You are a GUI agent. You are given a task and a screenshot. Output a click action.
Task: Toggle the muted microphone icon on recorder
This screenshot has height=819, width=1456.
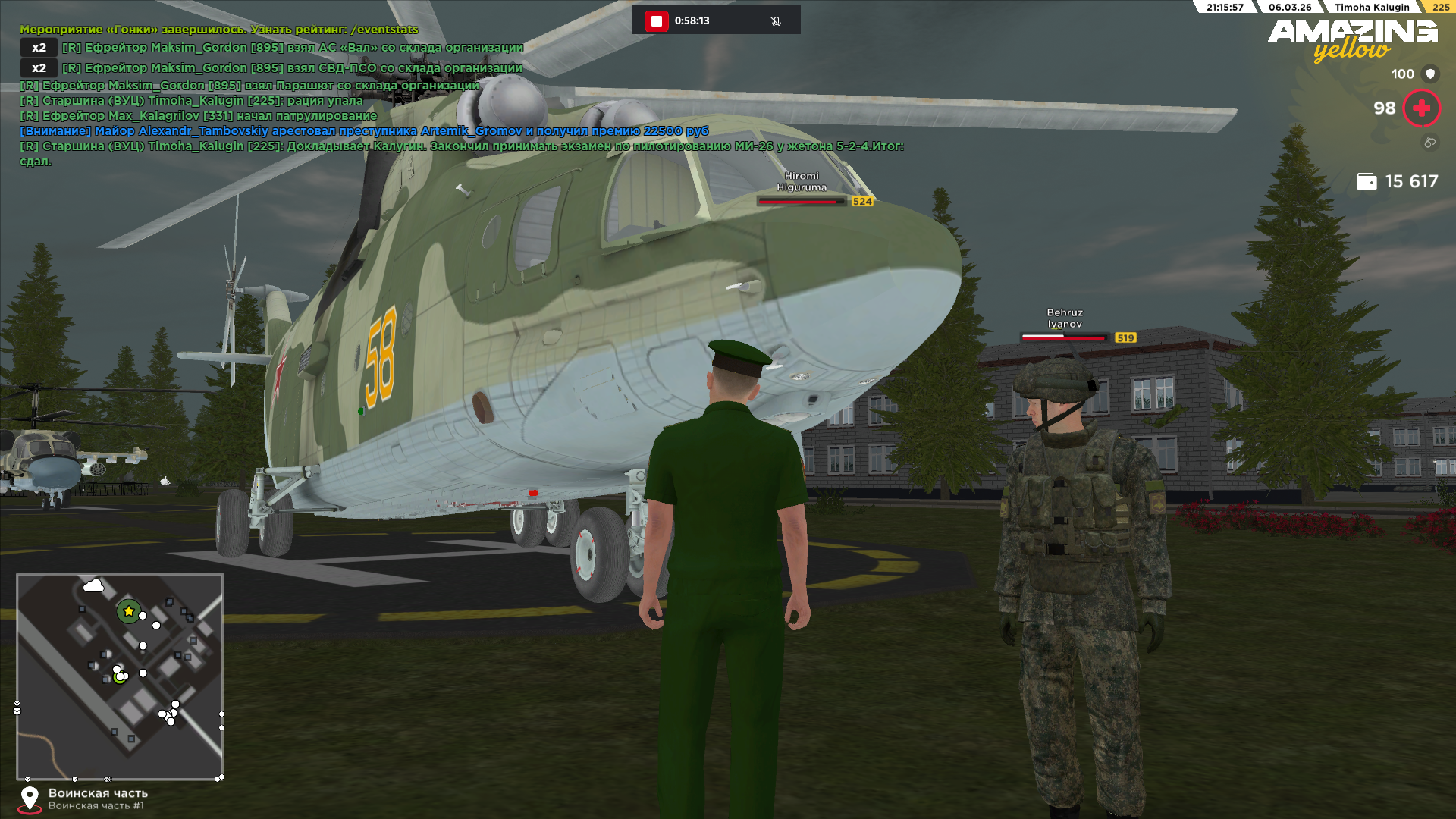pyautogui.click(x=775, y=20)
